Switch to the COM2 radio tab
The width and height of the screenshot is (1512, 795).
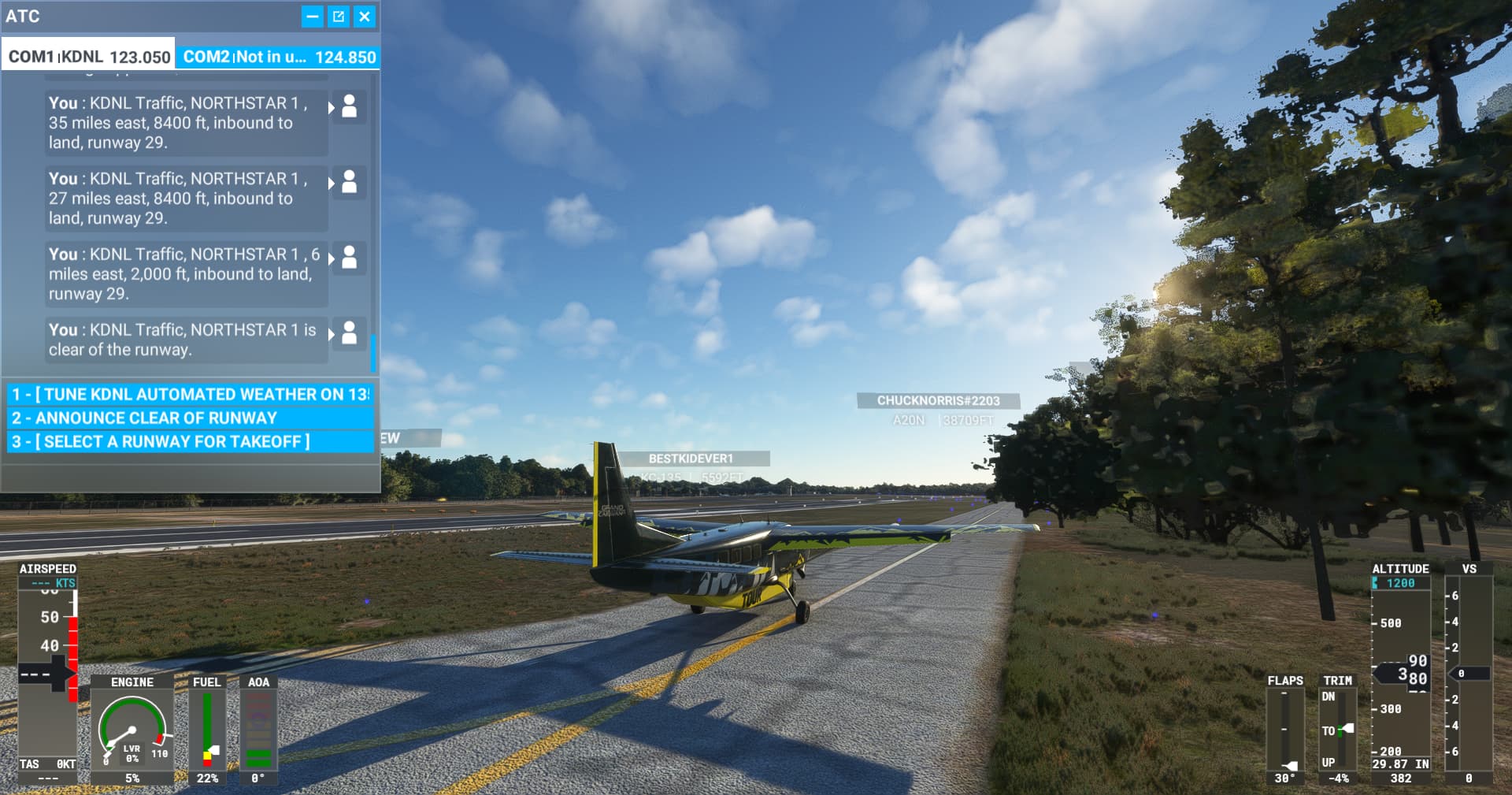tap(280, 56)
